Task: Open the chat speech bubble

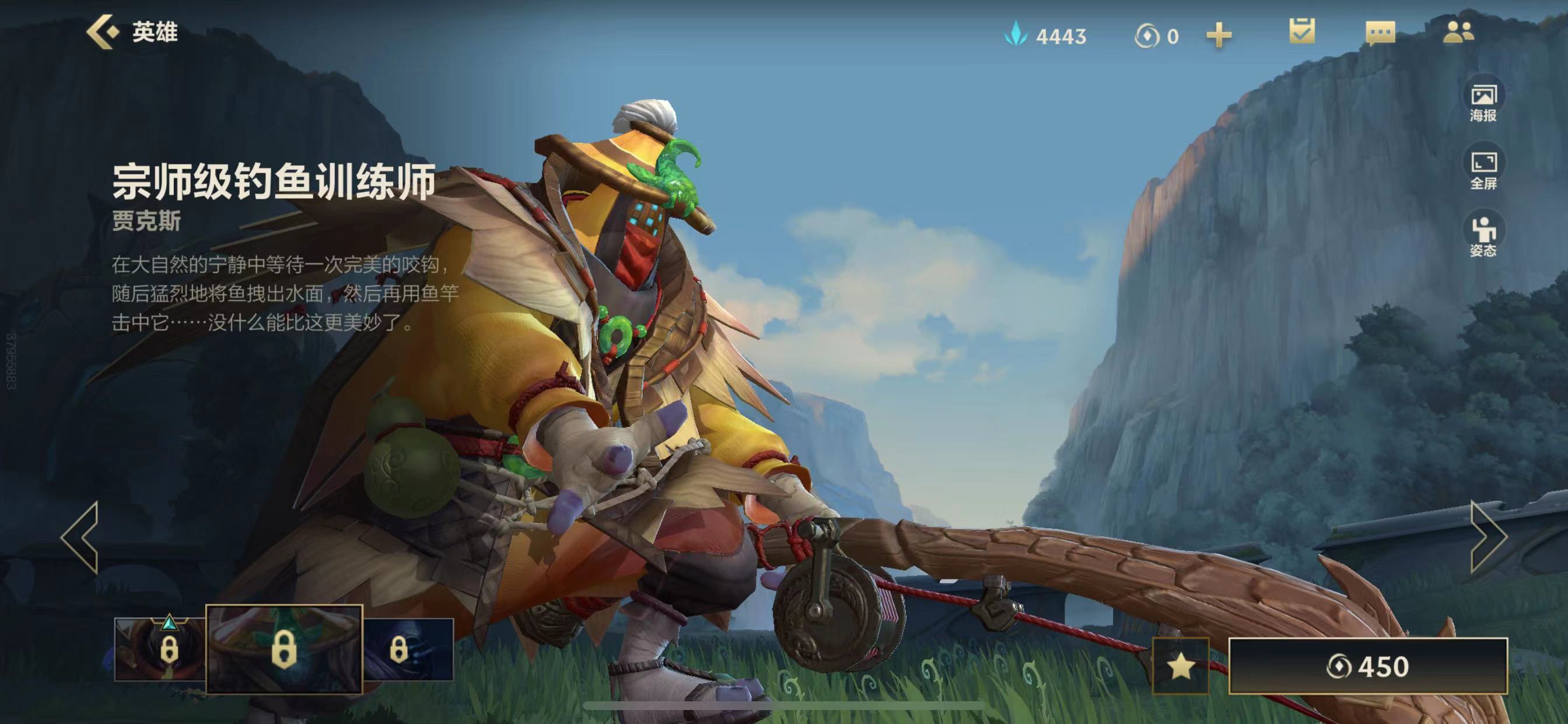Action: 1380,33
